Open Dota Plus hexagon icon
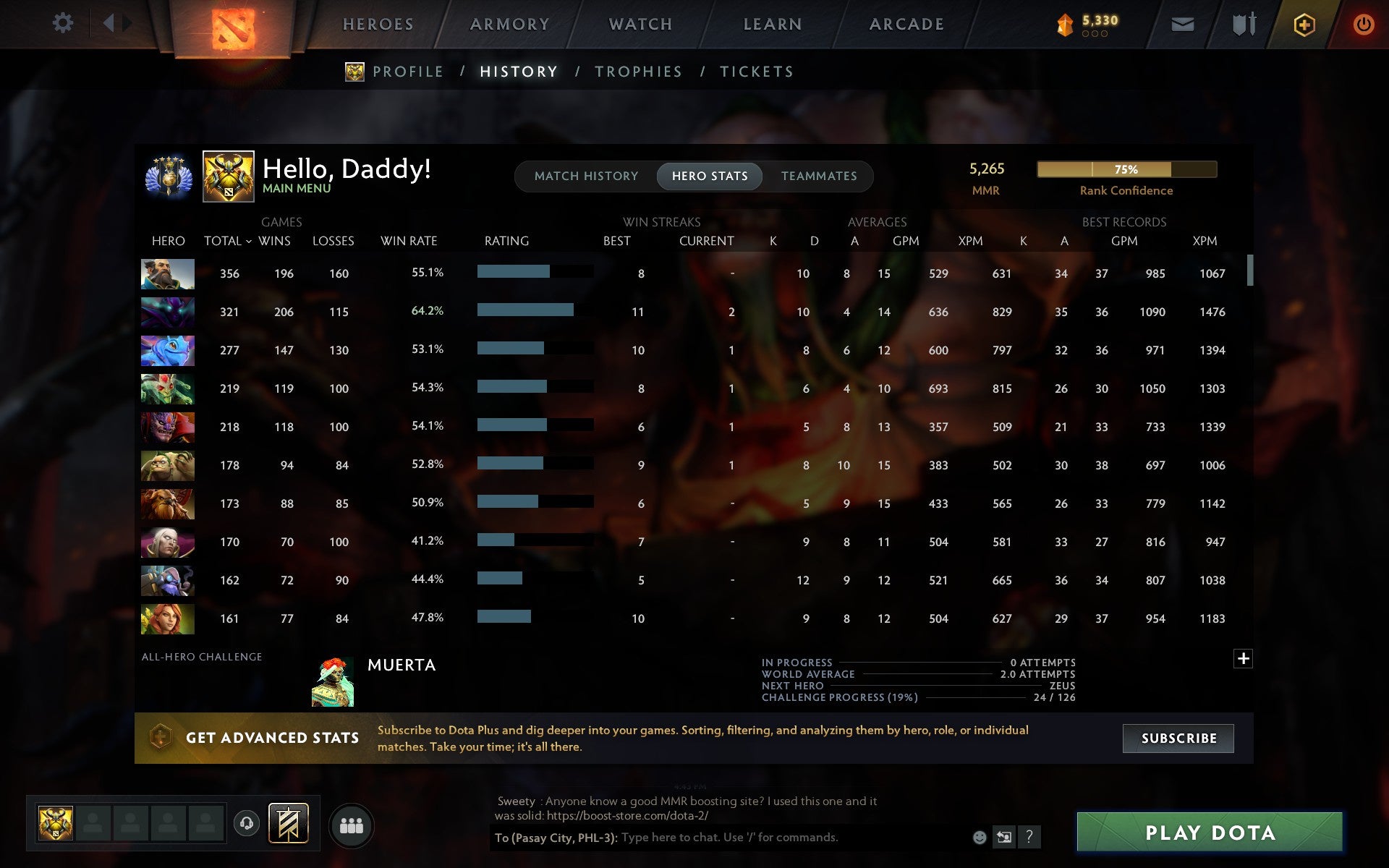 coord(1303,23)
